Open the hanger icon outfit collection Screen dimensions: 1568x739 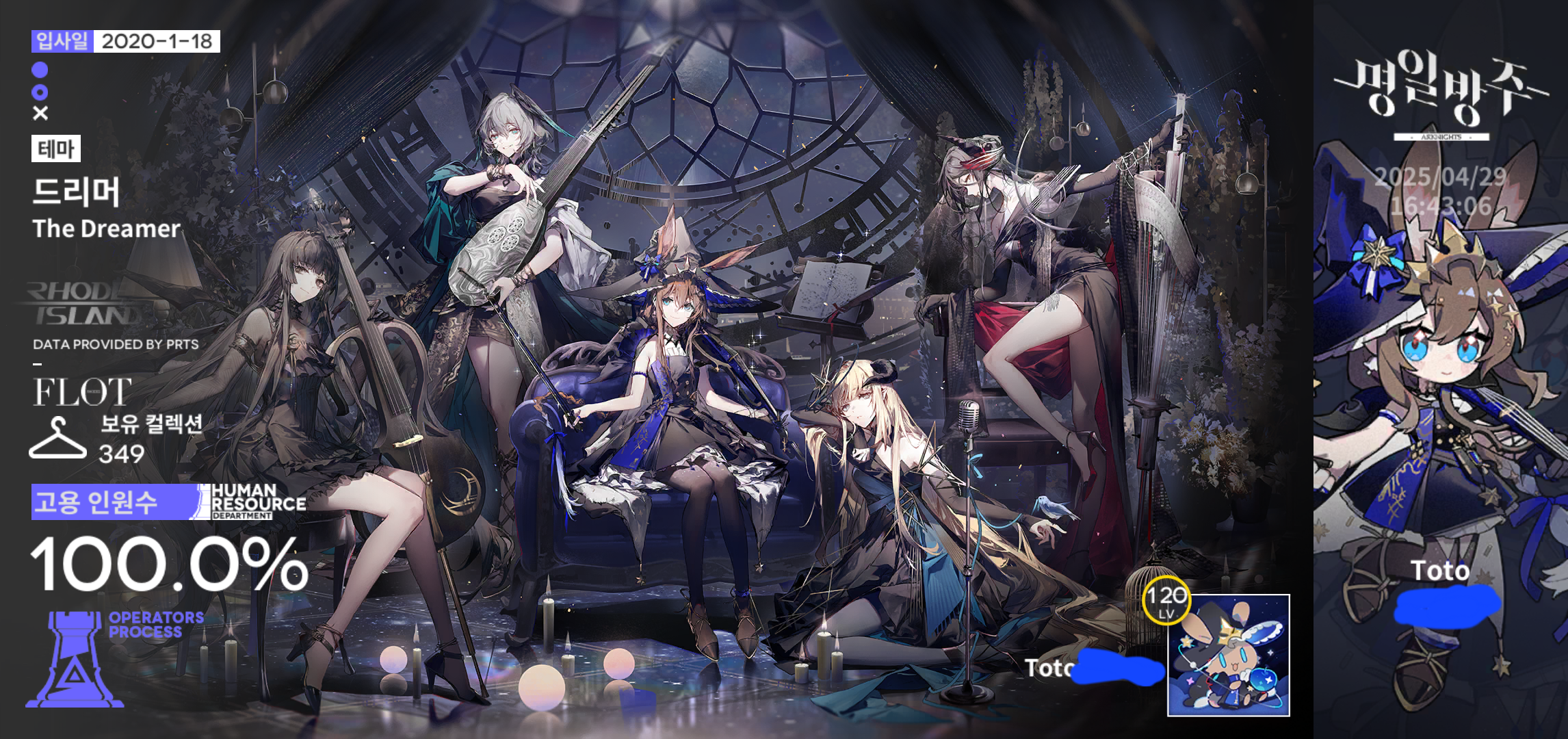click(57, 439)
